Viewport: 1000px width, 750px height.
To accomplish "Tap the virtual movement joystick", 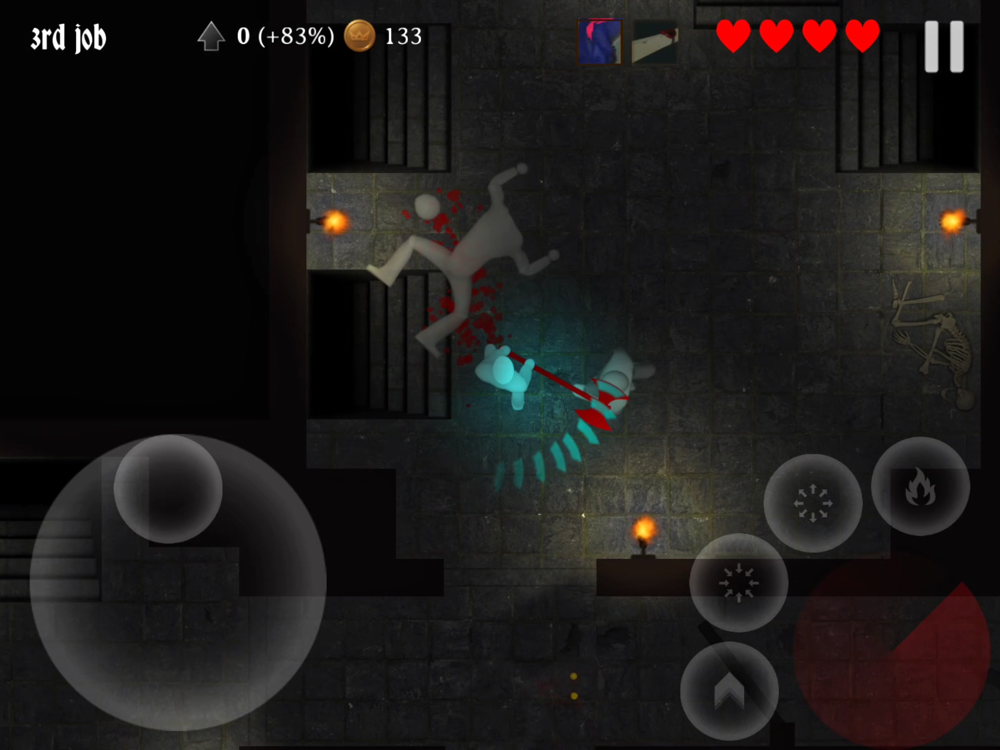I will click(168, 489).
